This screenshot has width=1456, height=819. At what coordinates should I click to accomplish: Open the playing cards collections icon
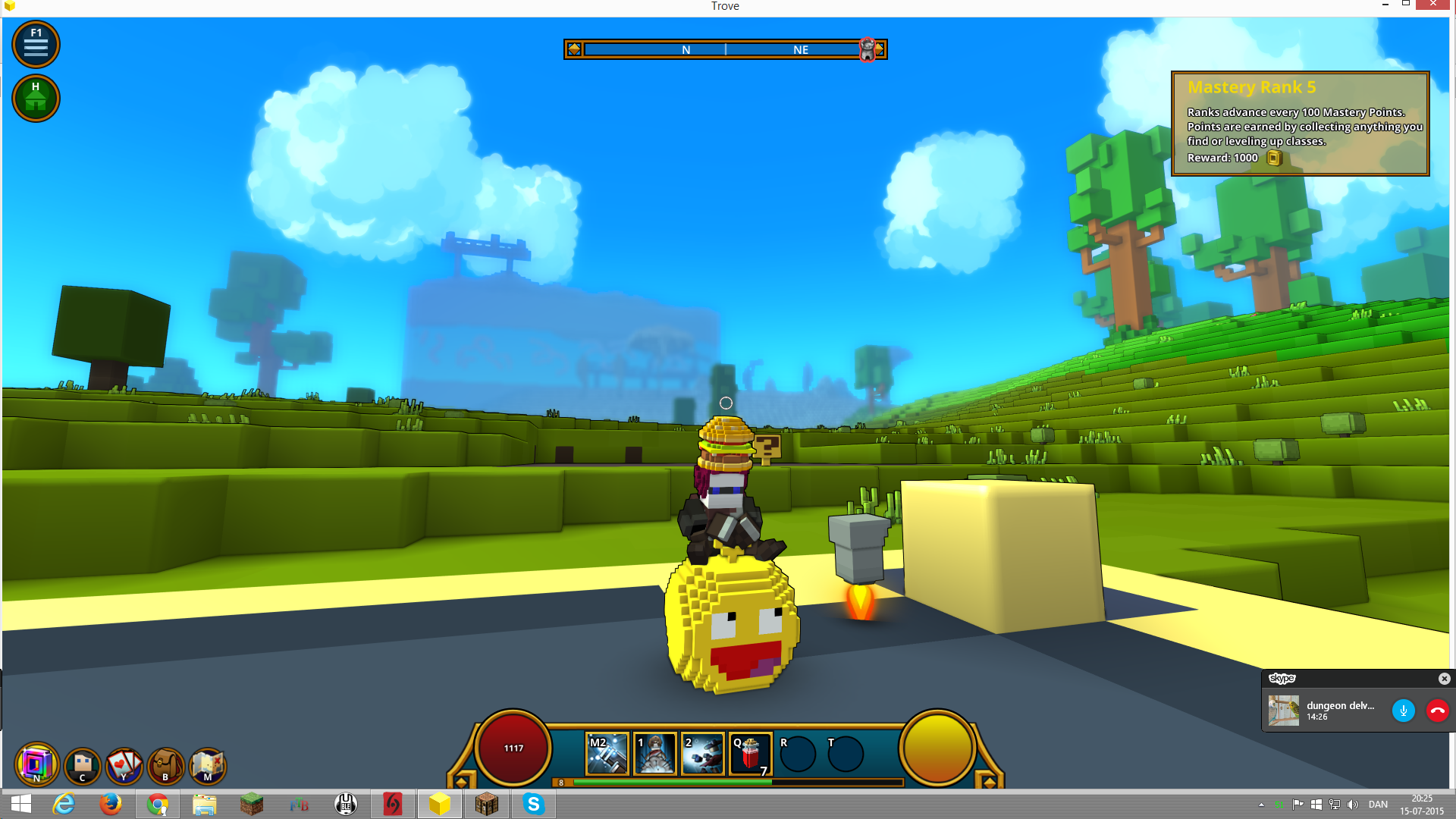pyautogui.click(x=124, y=764)
